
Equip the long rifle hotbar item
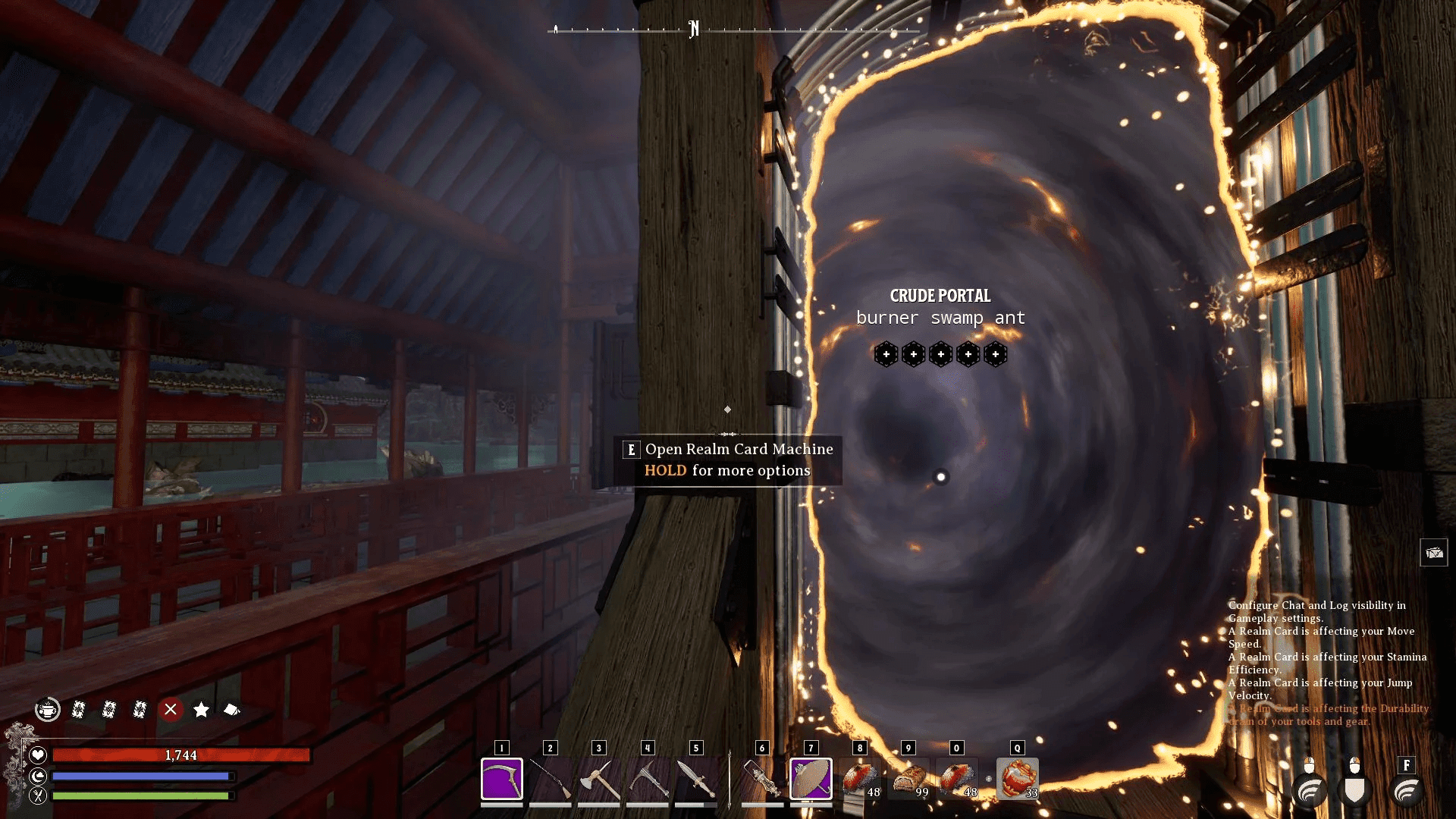coord(550,779)
